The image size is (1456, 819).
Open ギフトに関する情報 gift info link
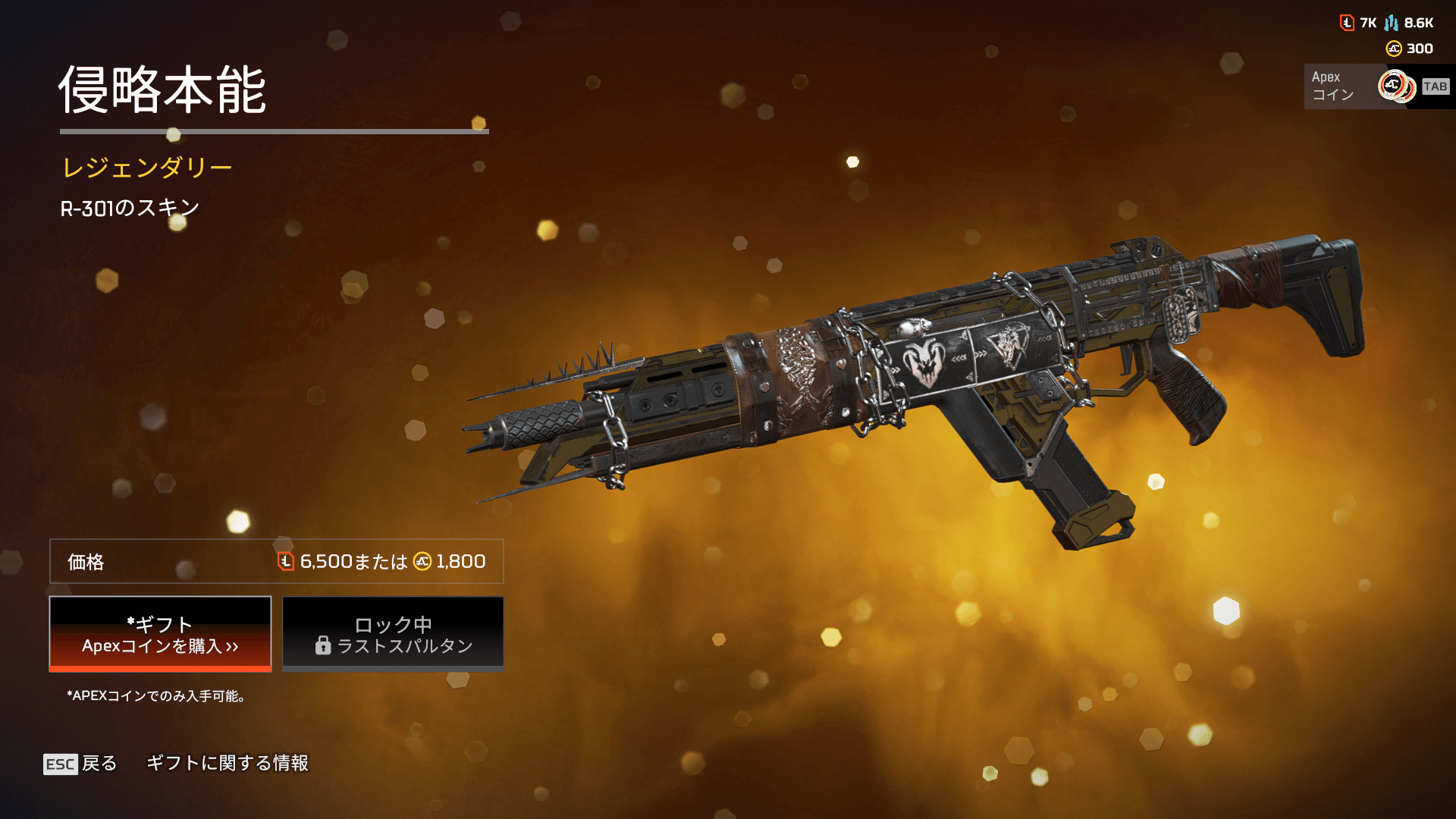[227, 763]
